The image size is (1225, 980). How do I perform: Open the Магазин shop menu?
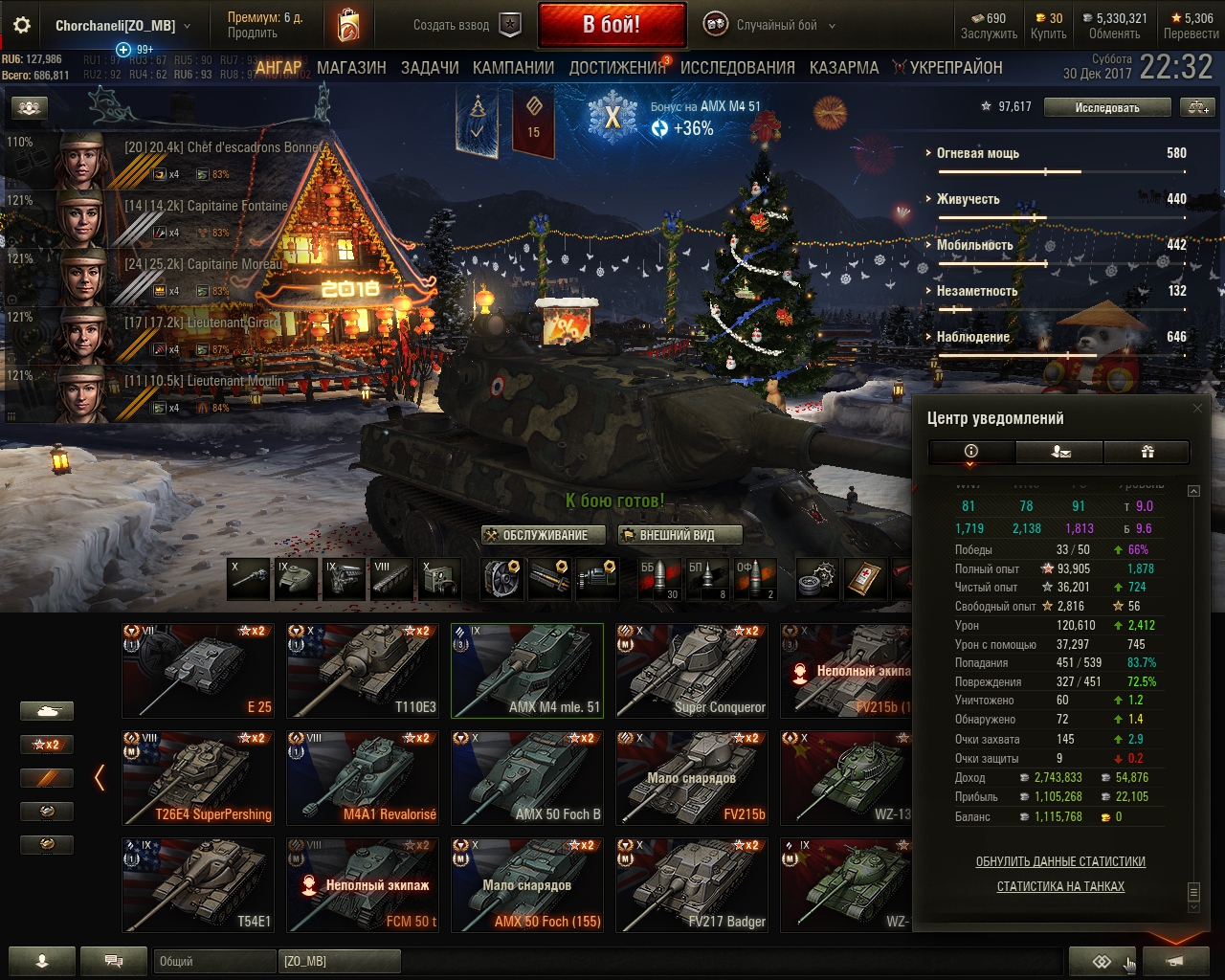(351, 68)
